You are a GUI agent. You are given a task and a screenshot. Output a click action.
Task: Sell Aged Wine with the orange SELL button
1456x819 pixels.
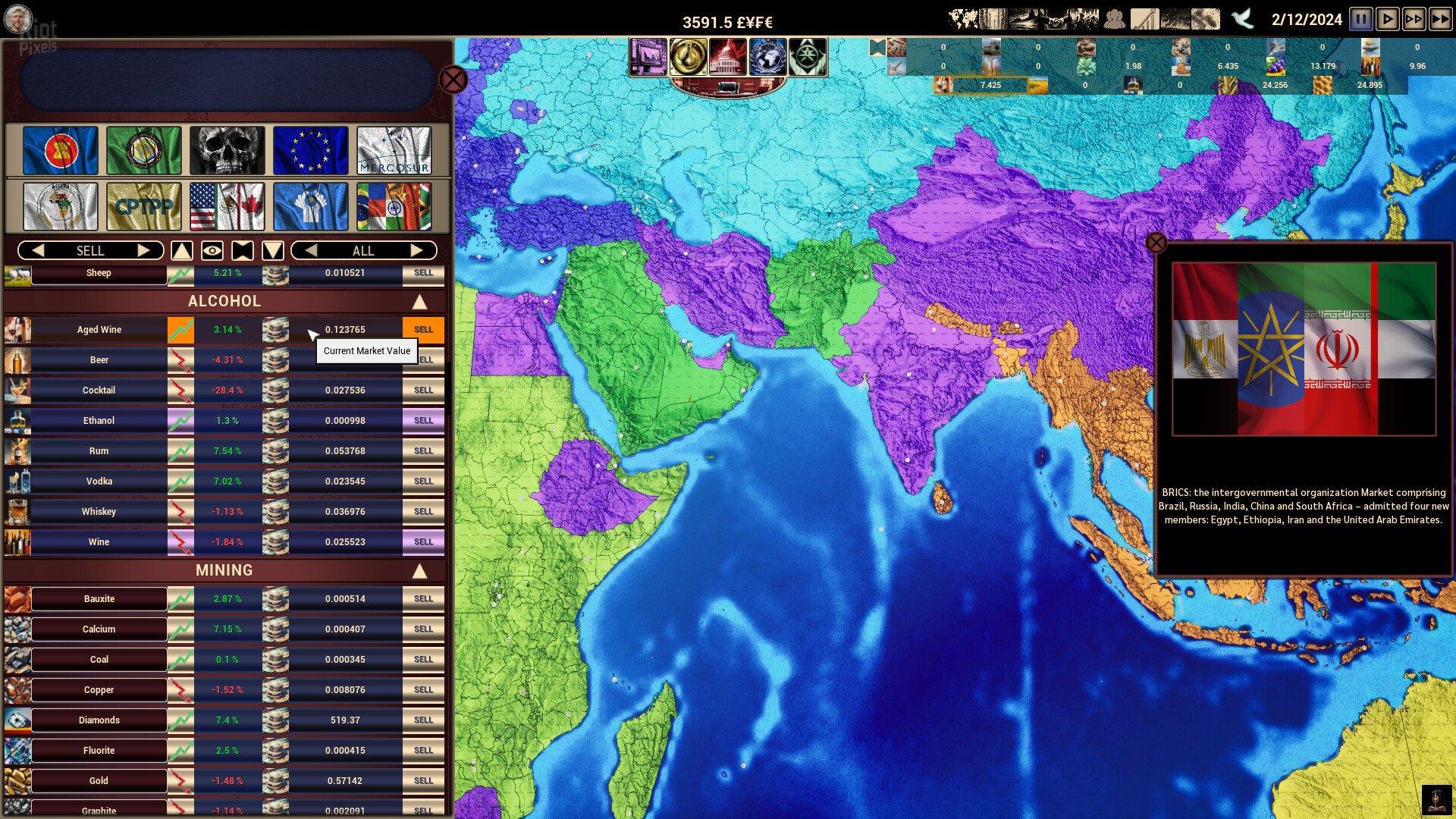click(x=423, y=330)
